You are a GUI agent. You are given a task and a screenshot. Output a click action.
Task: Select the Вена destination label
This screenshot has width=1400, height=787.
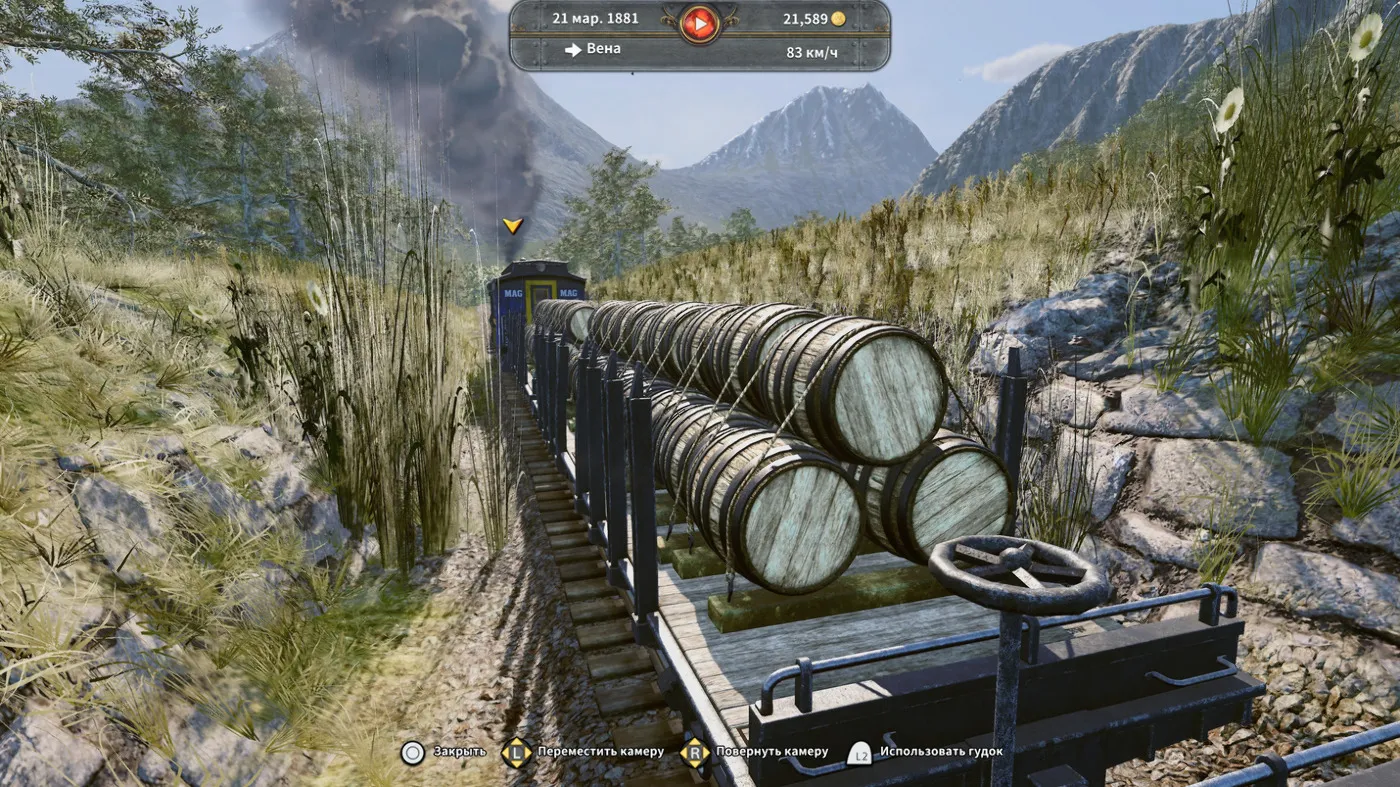pyautogui.click(x=603, y=49)
